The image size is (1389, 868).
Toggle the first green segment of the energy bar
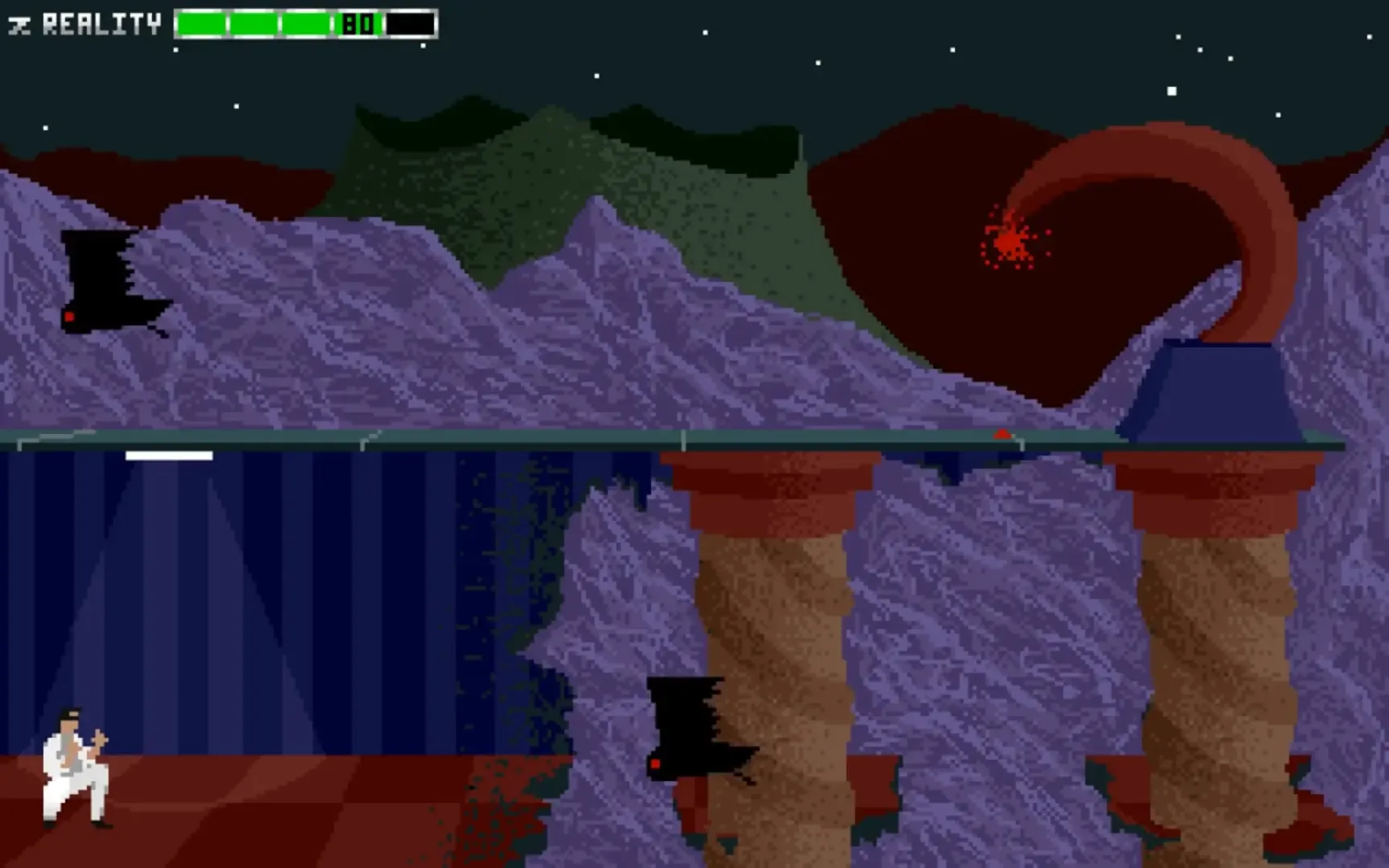coord(201,23)
